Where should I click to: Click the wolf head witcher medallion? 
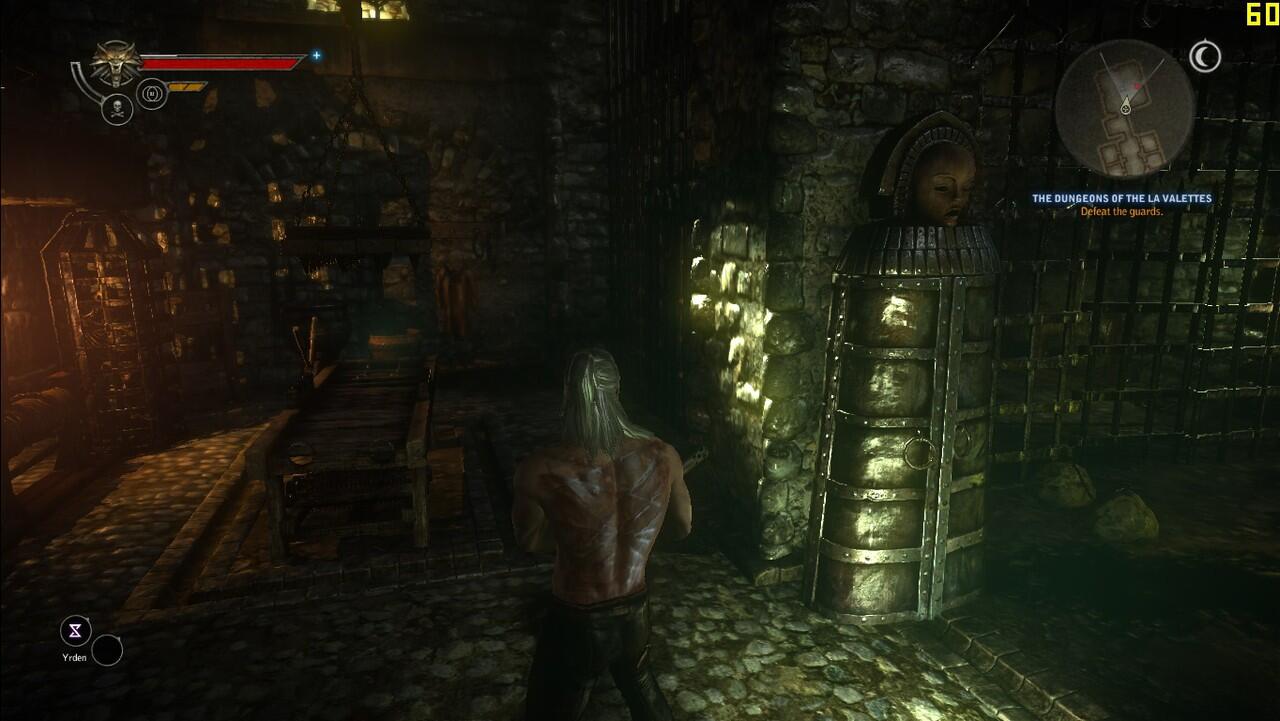118,63
